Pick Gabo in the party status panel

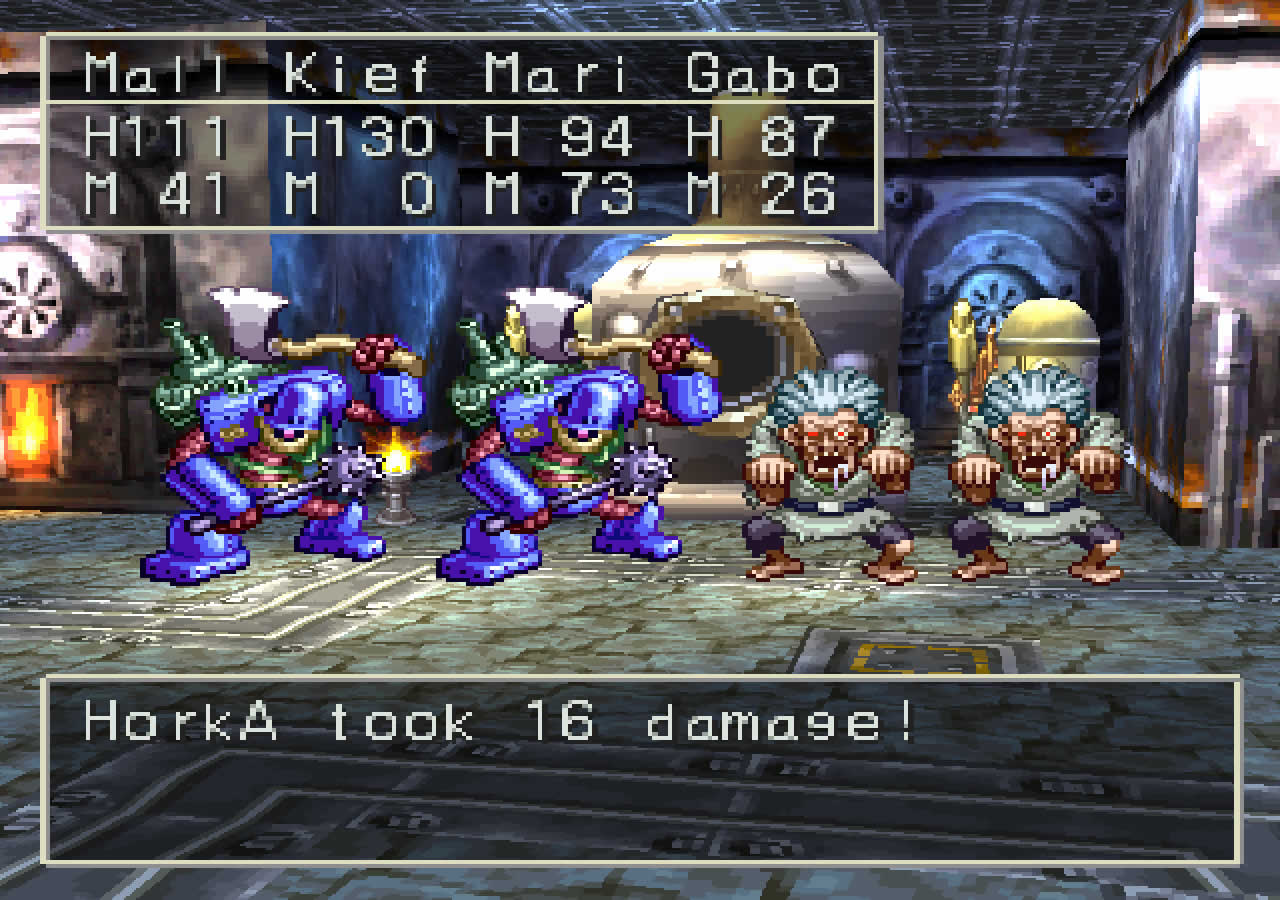point(762,74)
